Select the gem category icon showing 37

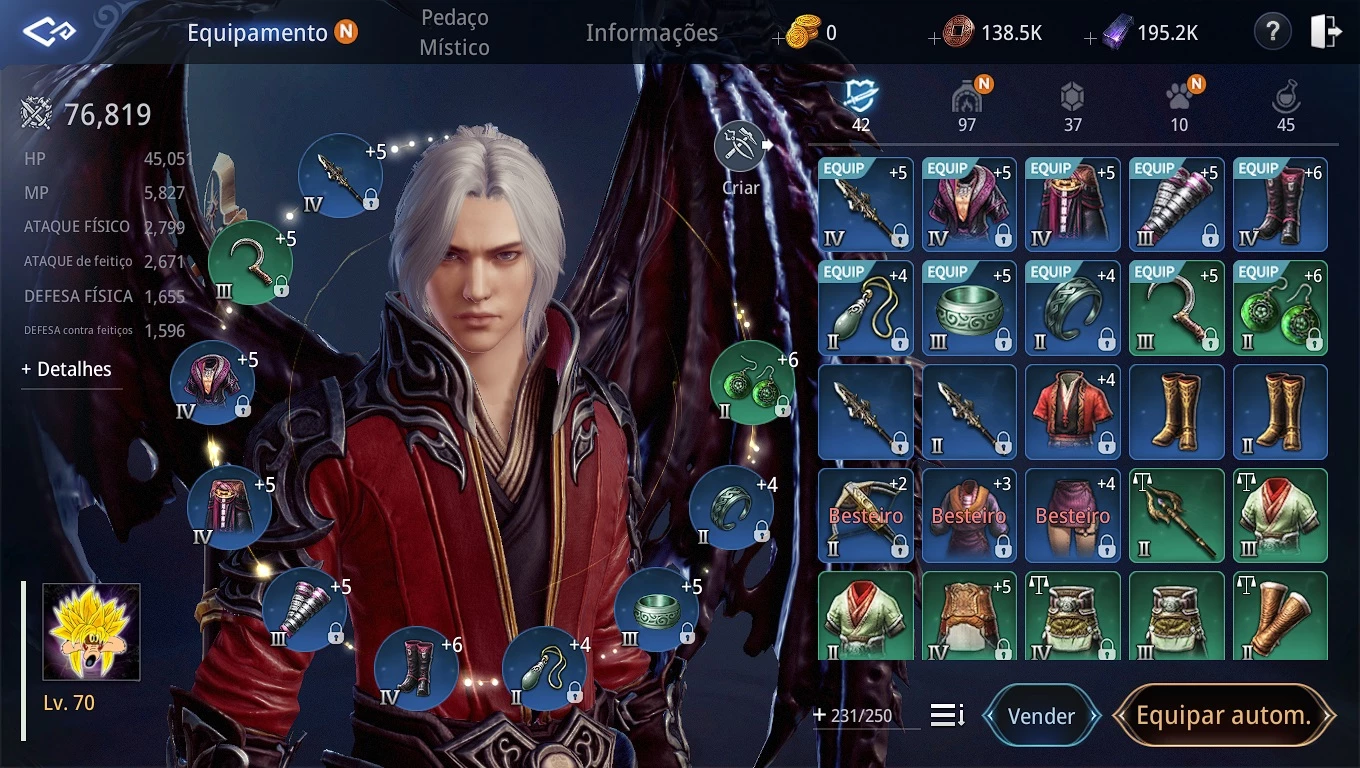pos(1072,99)
